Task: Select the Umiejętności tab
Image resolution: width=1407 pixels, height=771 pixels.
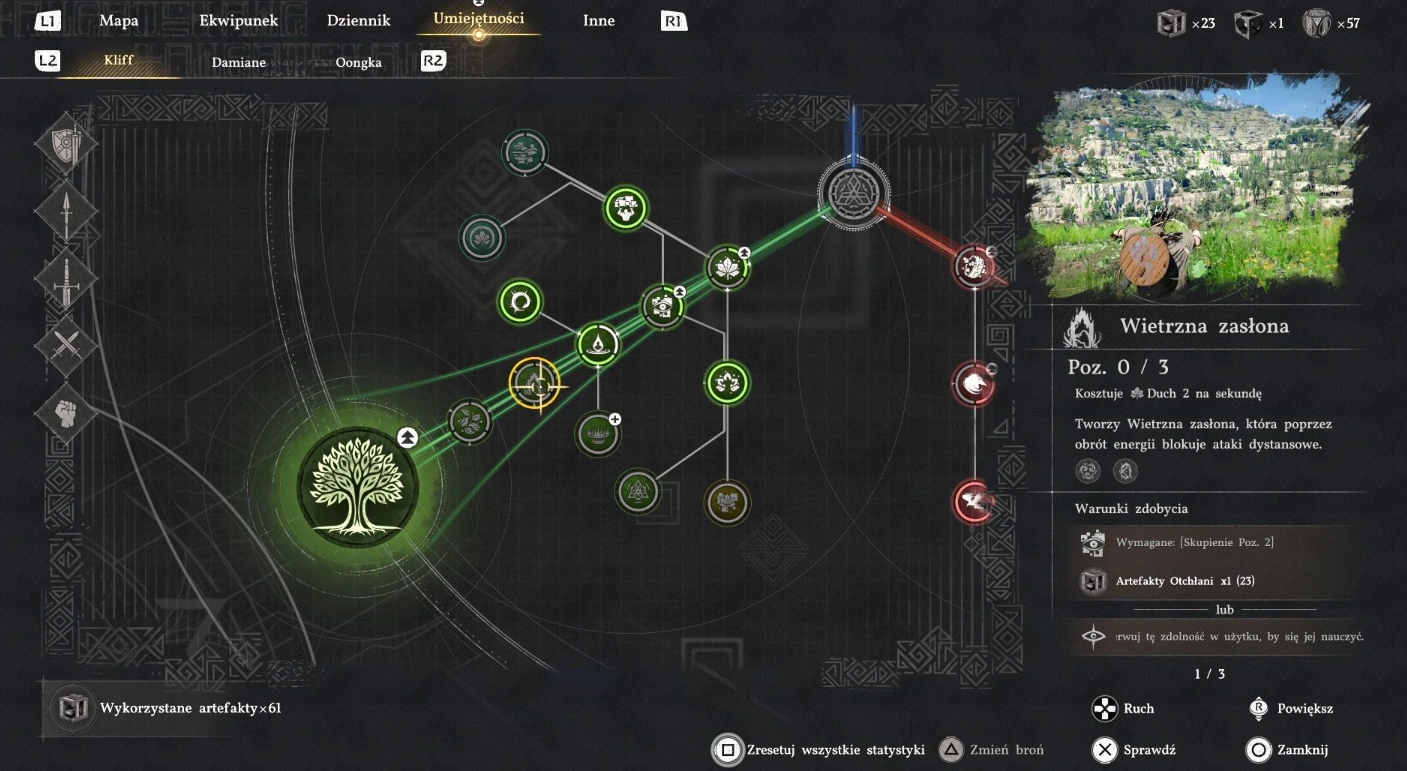Action: pos(478,18)
